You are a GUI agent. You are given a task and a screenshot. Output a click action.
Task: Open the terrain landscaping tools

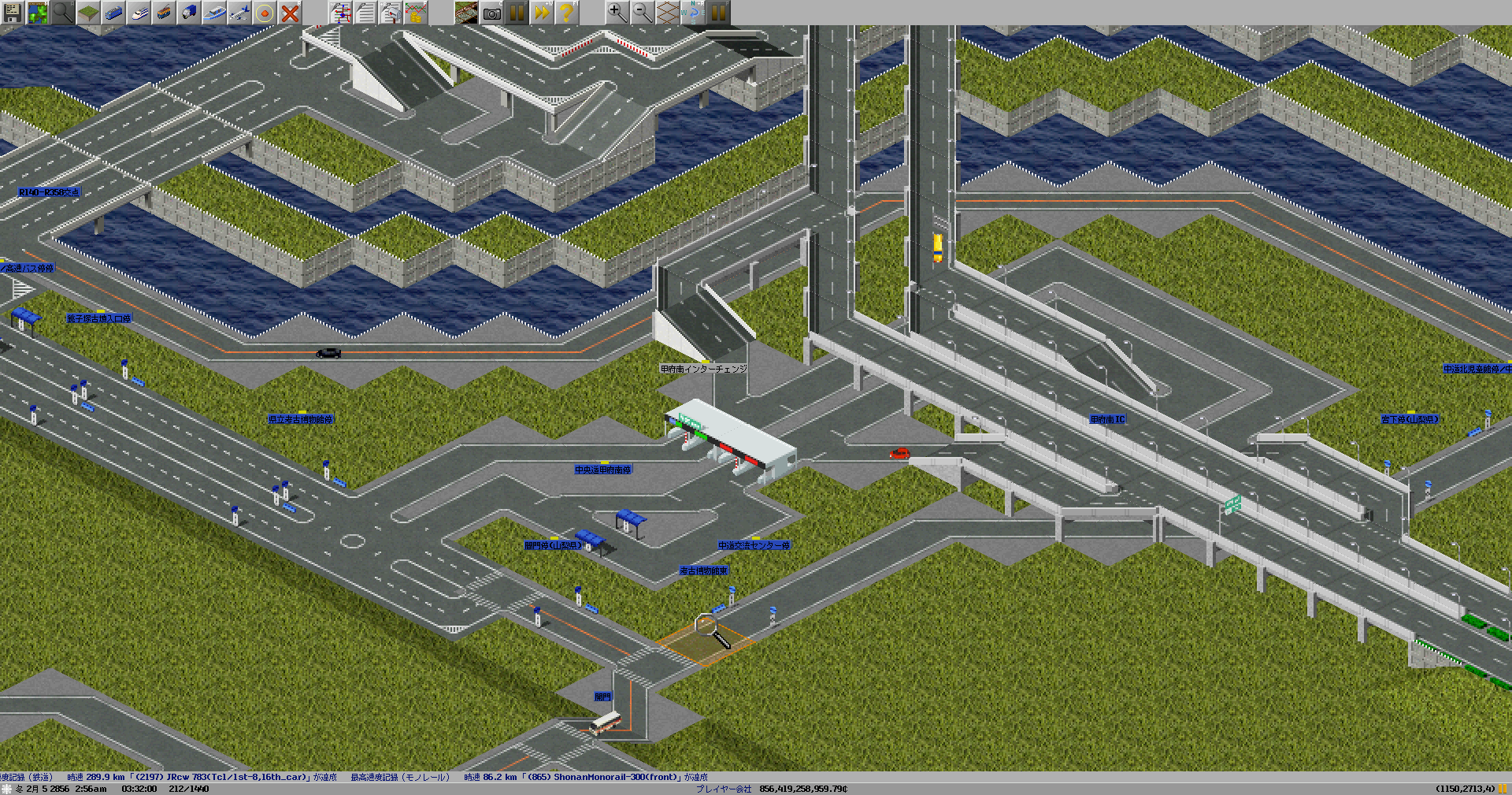pyautogui.click(x=88, y=13)
